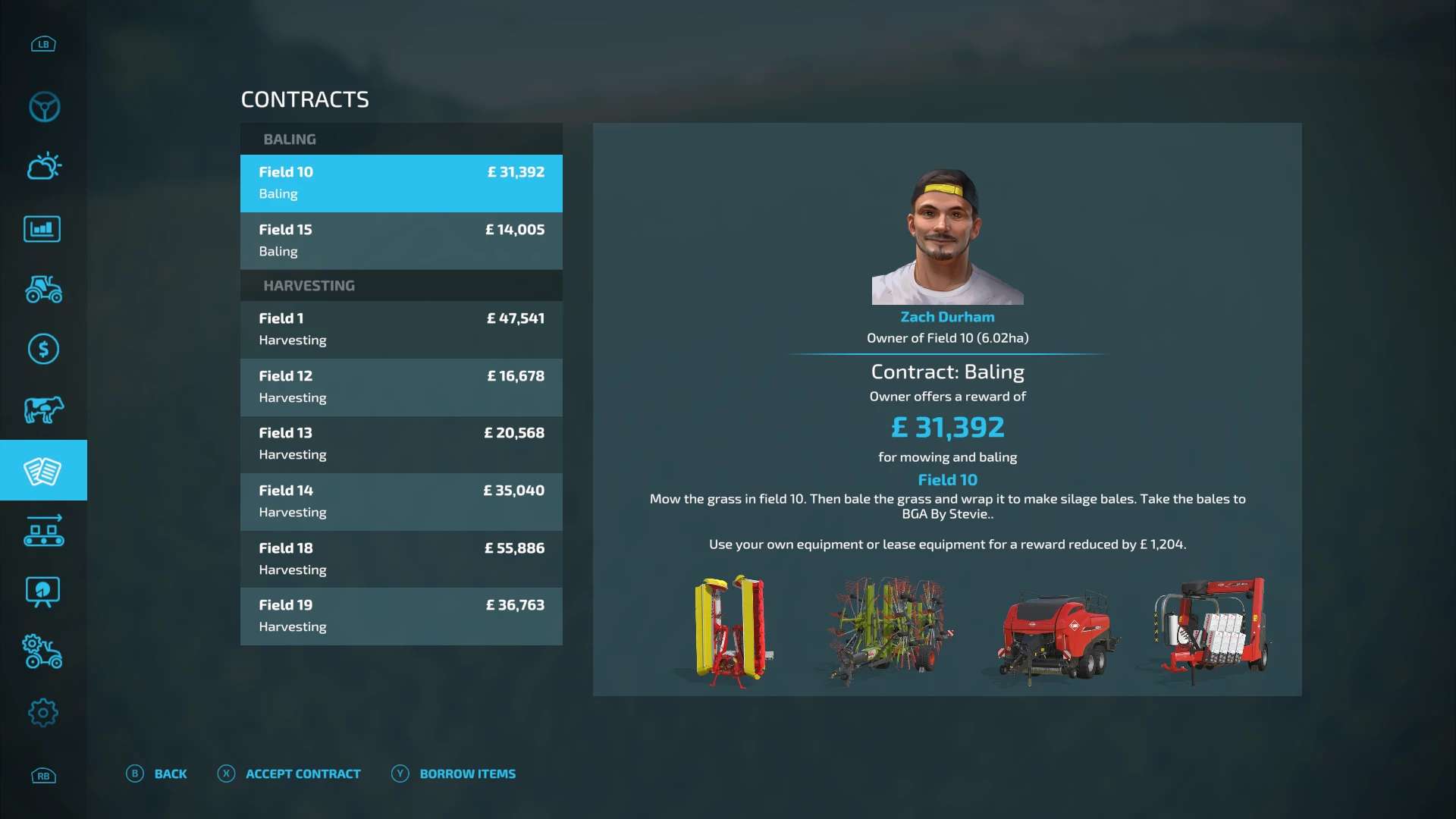Pick the Field 13 harvesting contract
1456x819 pixels.
coord(401,444)
